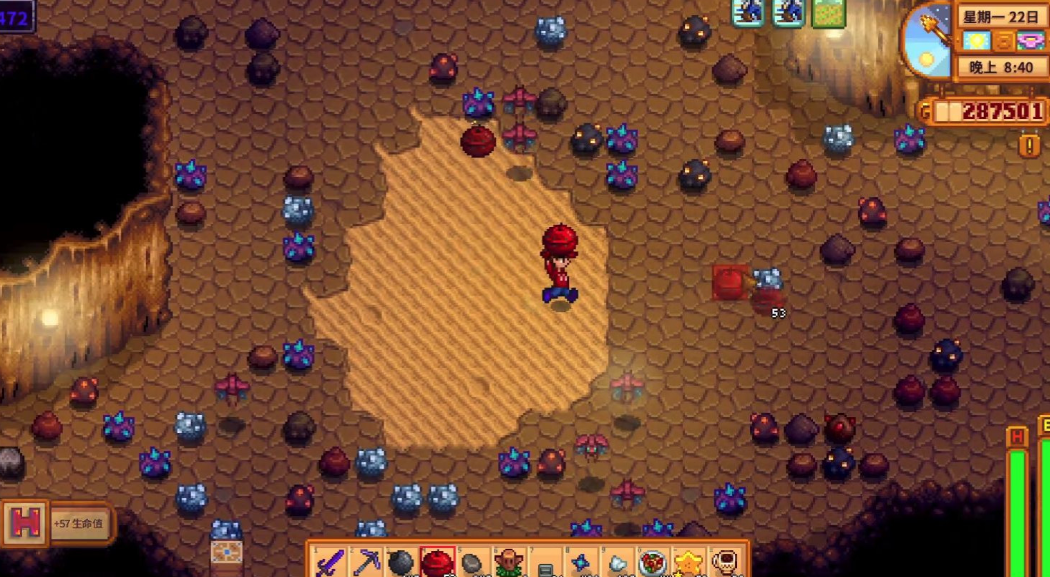Select the purple Galaxy Sword hotbar slot
The image size is (1050, 577).
point(329,563)
